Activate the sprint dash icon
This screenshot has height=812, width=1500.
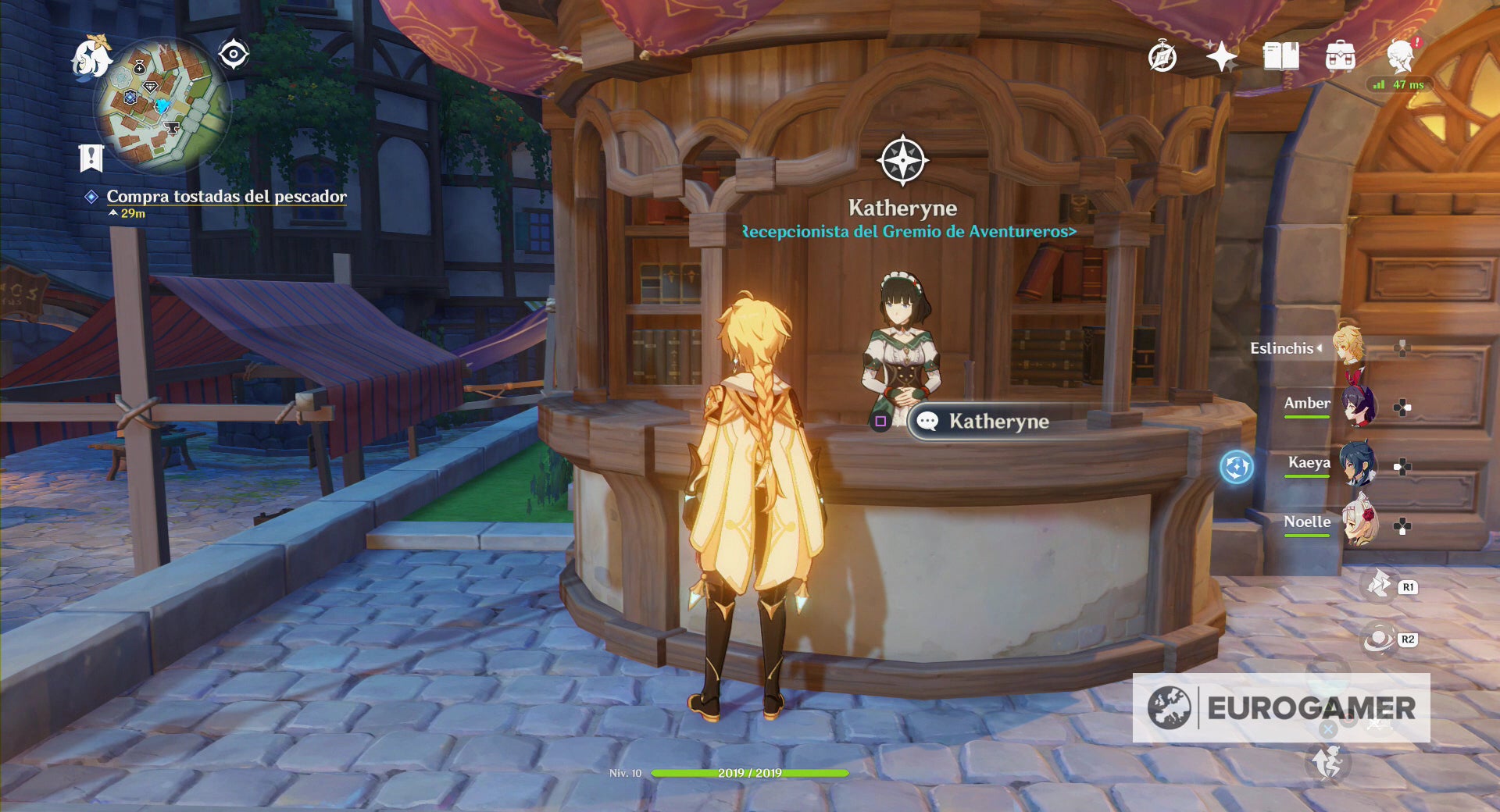1327,763
